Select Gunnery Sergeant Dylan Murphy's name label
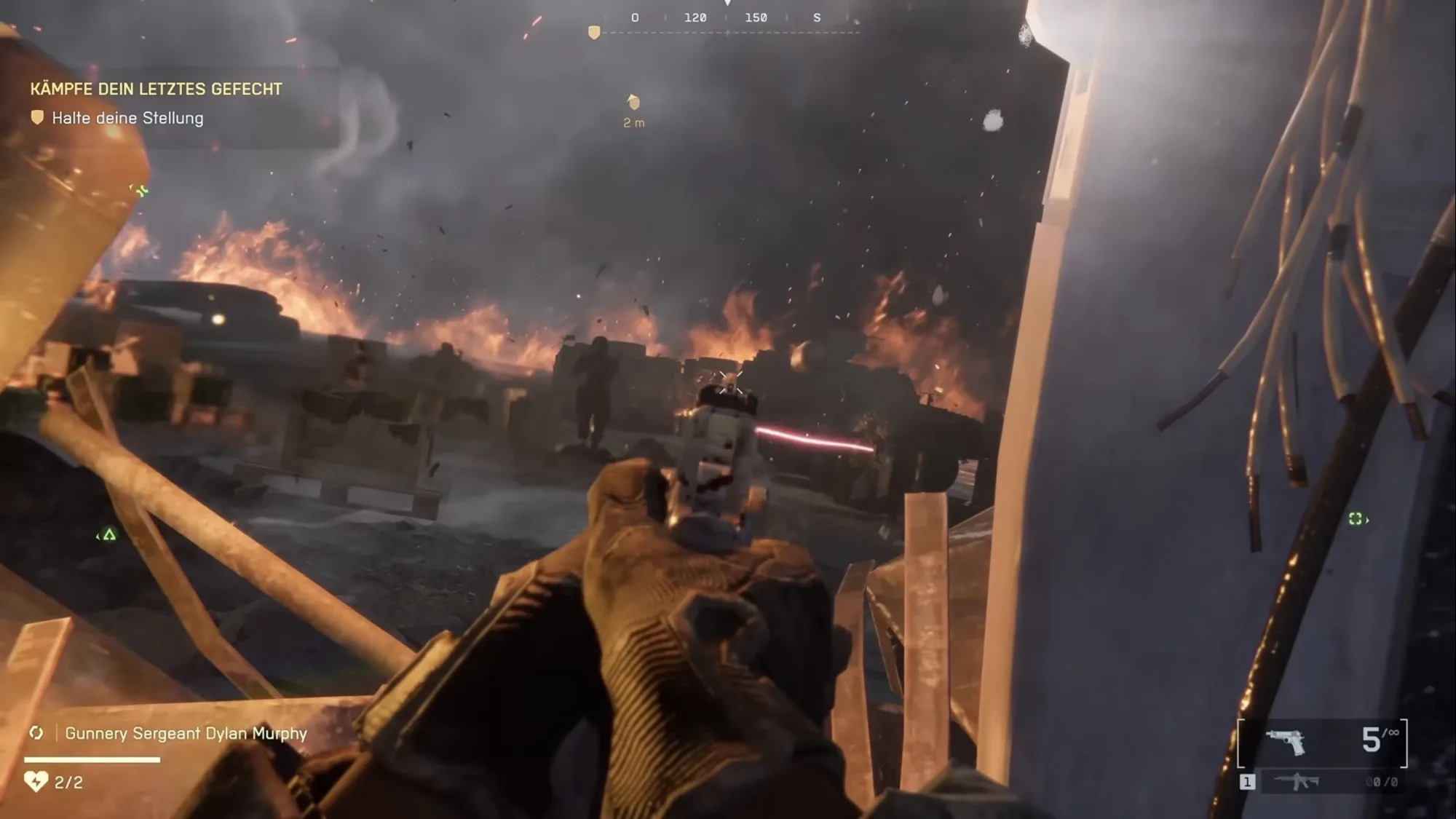This screenshot has height=819, width=1456. click(x=186, y=733)
